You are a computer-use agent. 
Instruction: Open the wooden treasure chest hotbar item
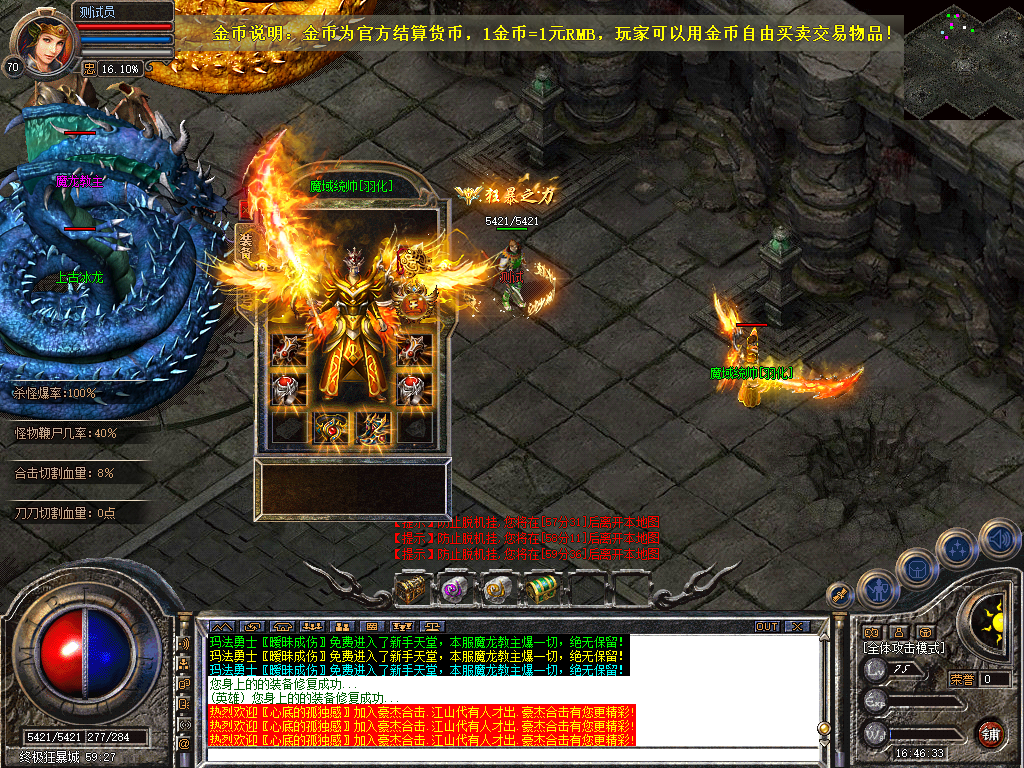coord(411,590)
